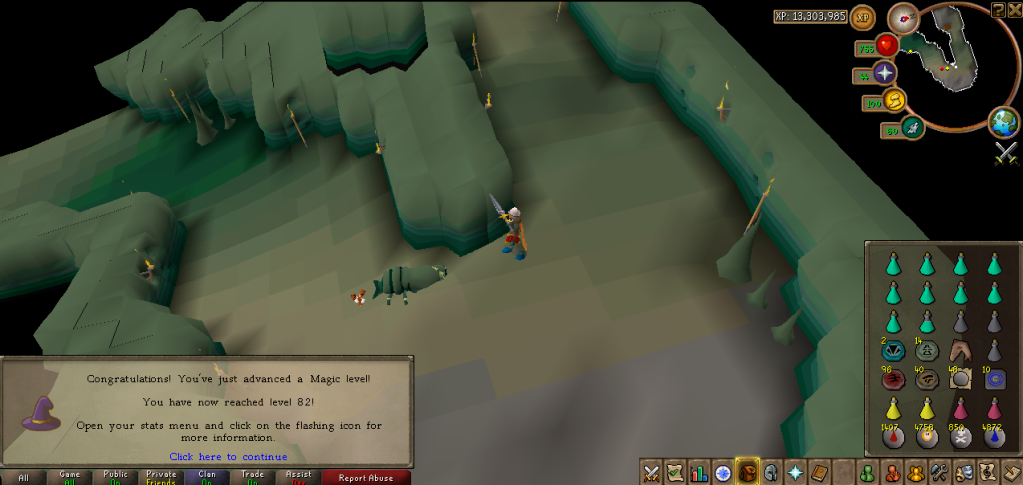
Task: Close the interface with the X button
Action: tap(1014, 9)
